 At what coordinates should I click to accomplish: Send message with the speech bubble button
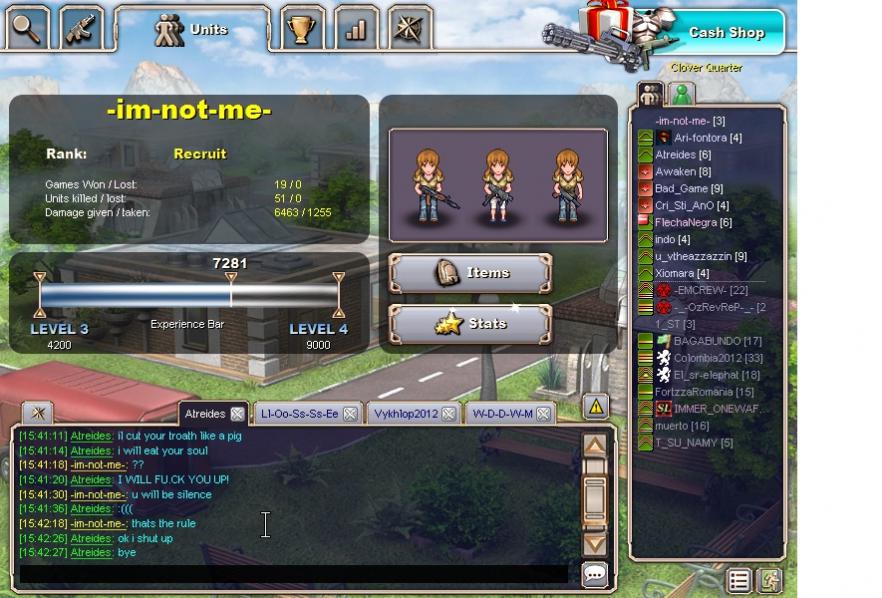[x=595, y=574]
